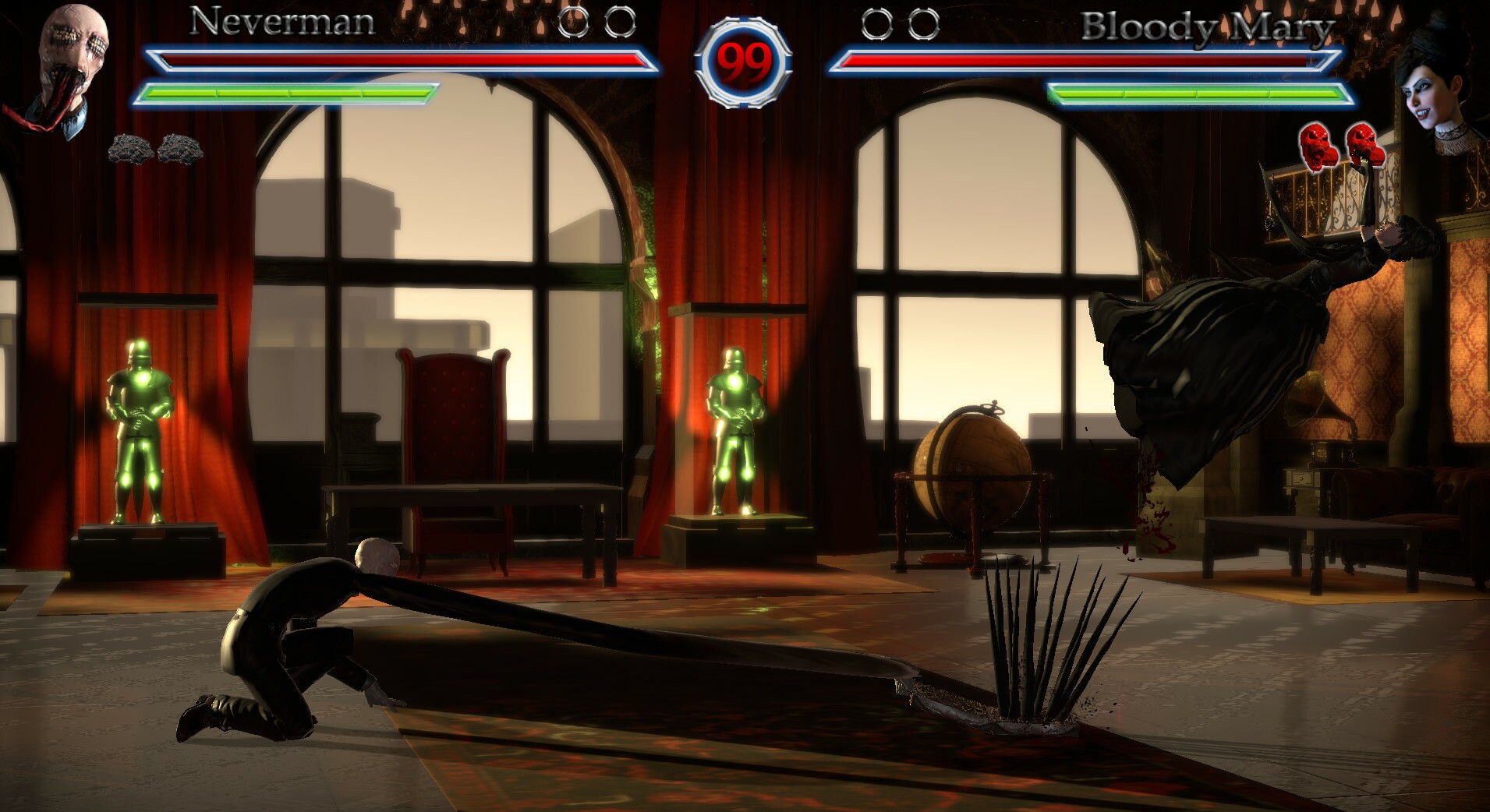Select the second gray skull token under Neverman
1490x812 pixels.
181,150
